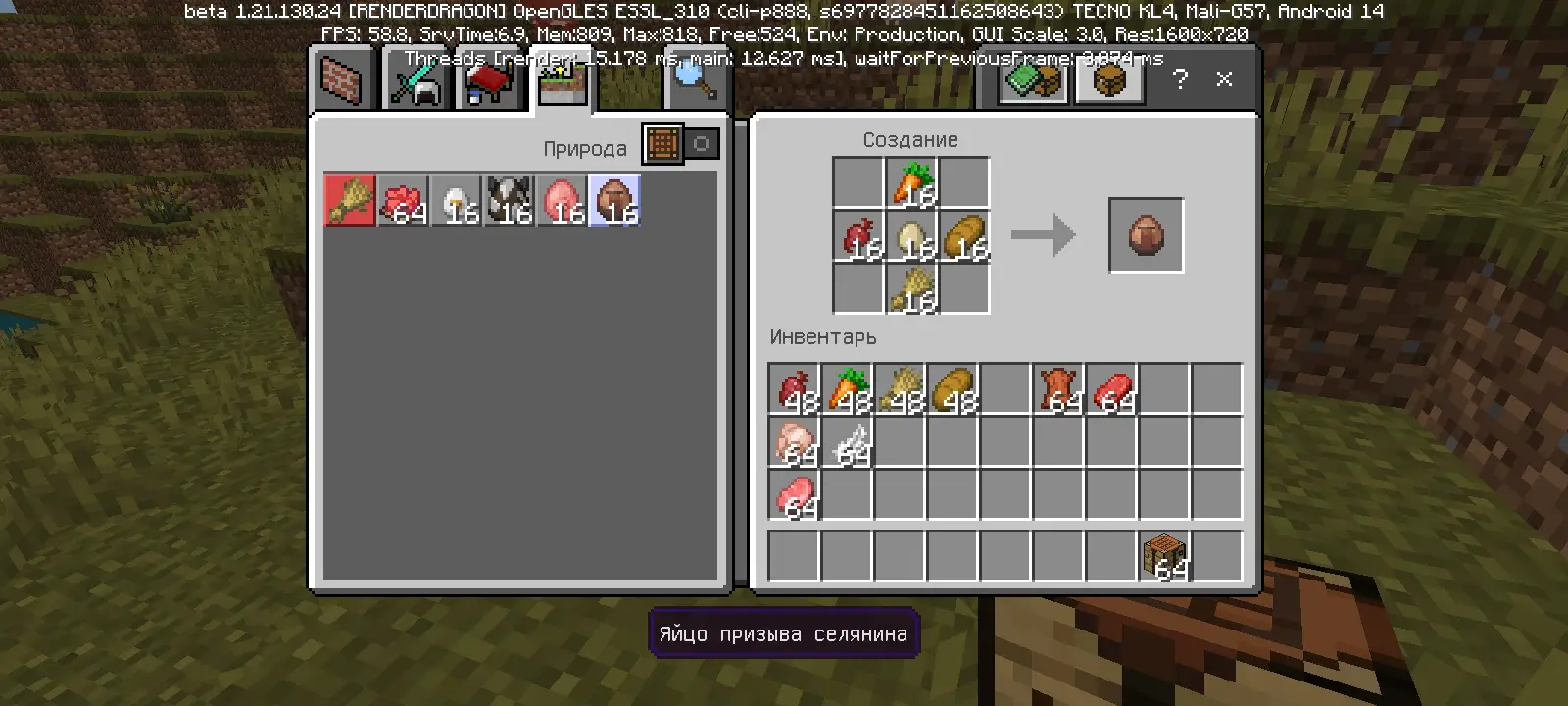Screen dimensions: 1568x706
Task: Select the raw chicken stack in inventory
Action: pyautogui.click(x=794, y=442)
